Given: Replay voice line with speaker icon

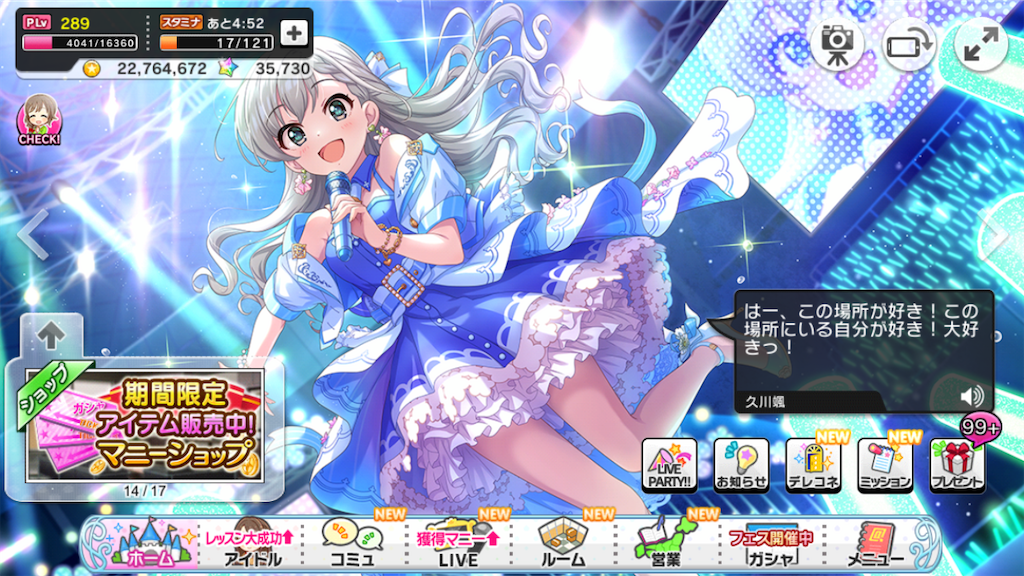Looking at the screenshot, I should point(970,396).
